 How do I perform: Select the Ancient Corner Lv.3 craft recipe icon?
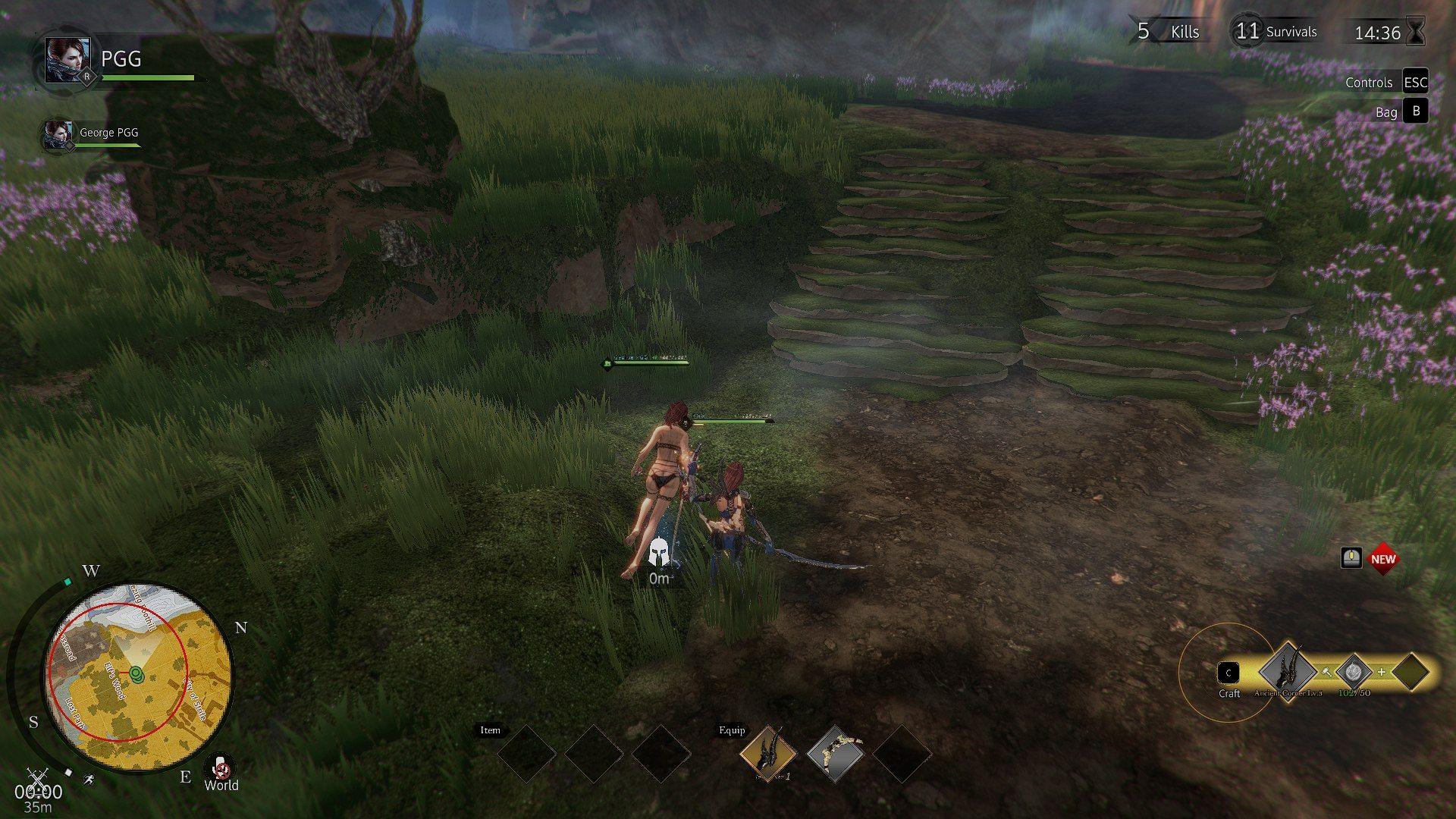pos(1287,673)
